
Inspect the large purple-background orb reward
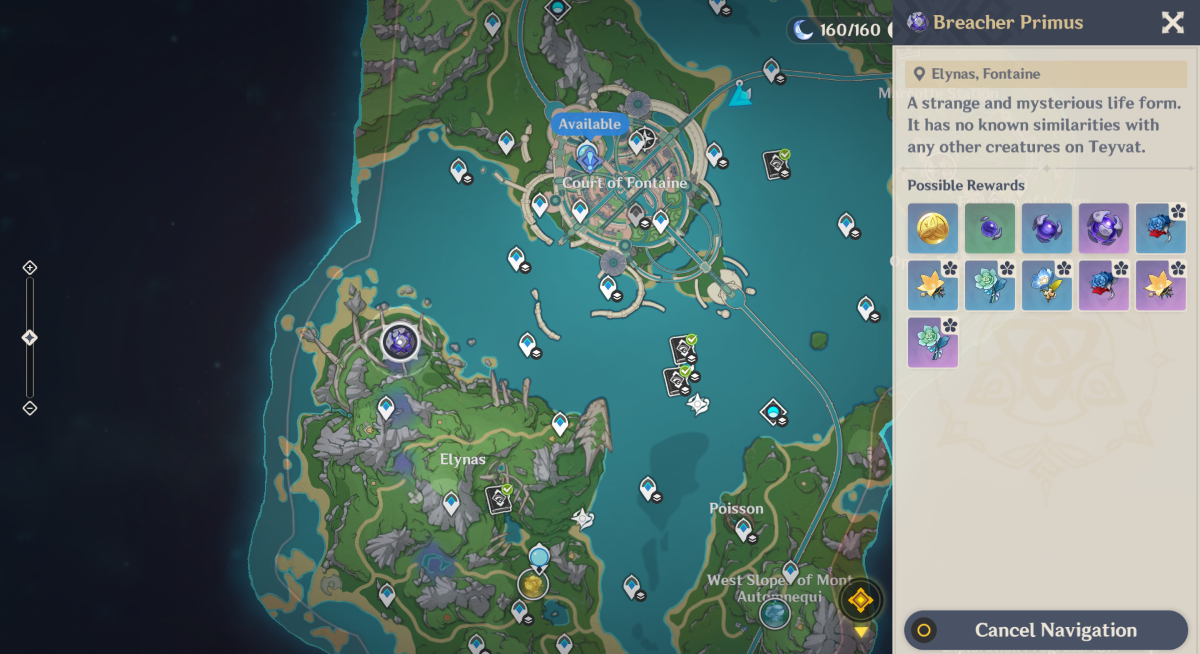point(1103,228)
